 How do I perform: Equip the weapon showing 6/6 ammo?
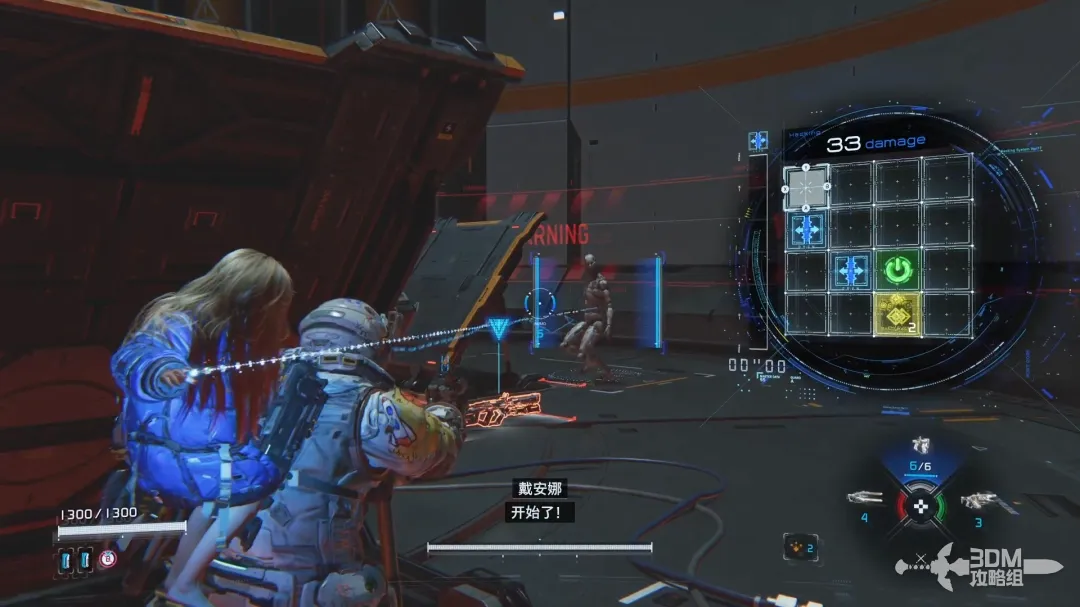coord(920,447)
